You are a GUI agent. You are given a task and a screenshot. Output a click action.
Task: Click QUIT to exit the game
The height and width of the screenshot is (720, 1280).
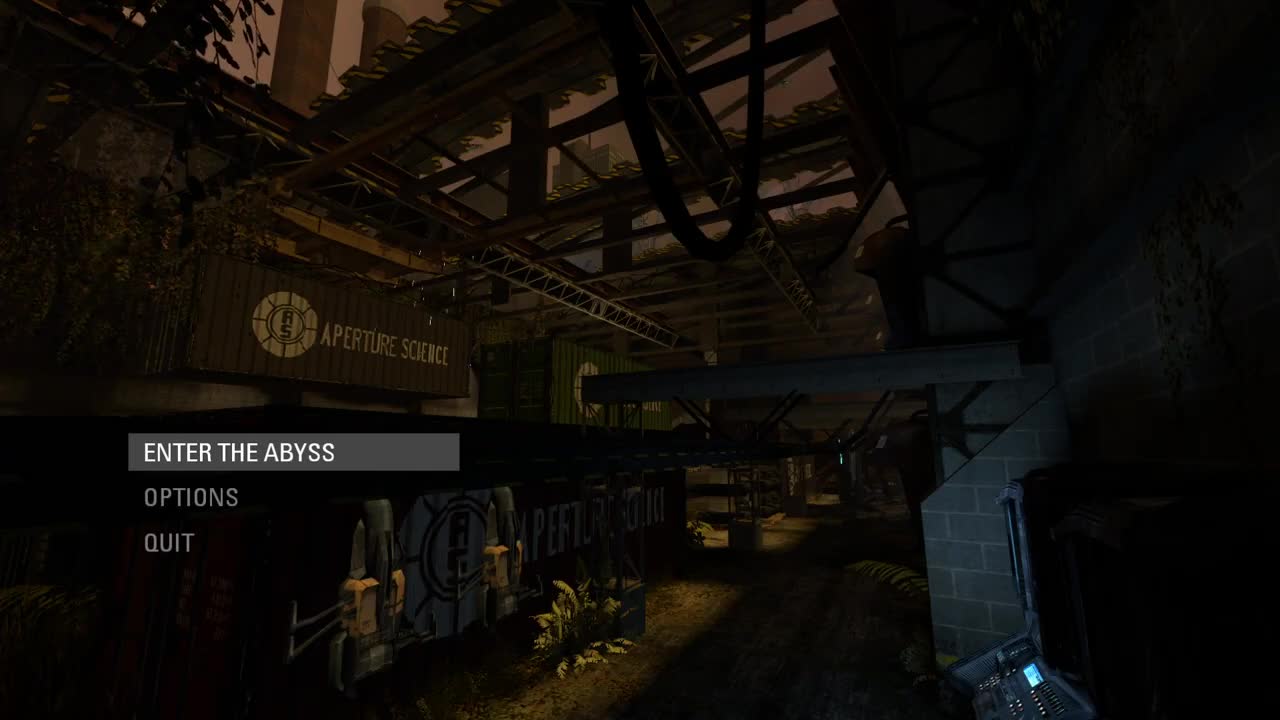tap(169, 542)
